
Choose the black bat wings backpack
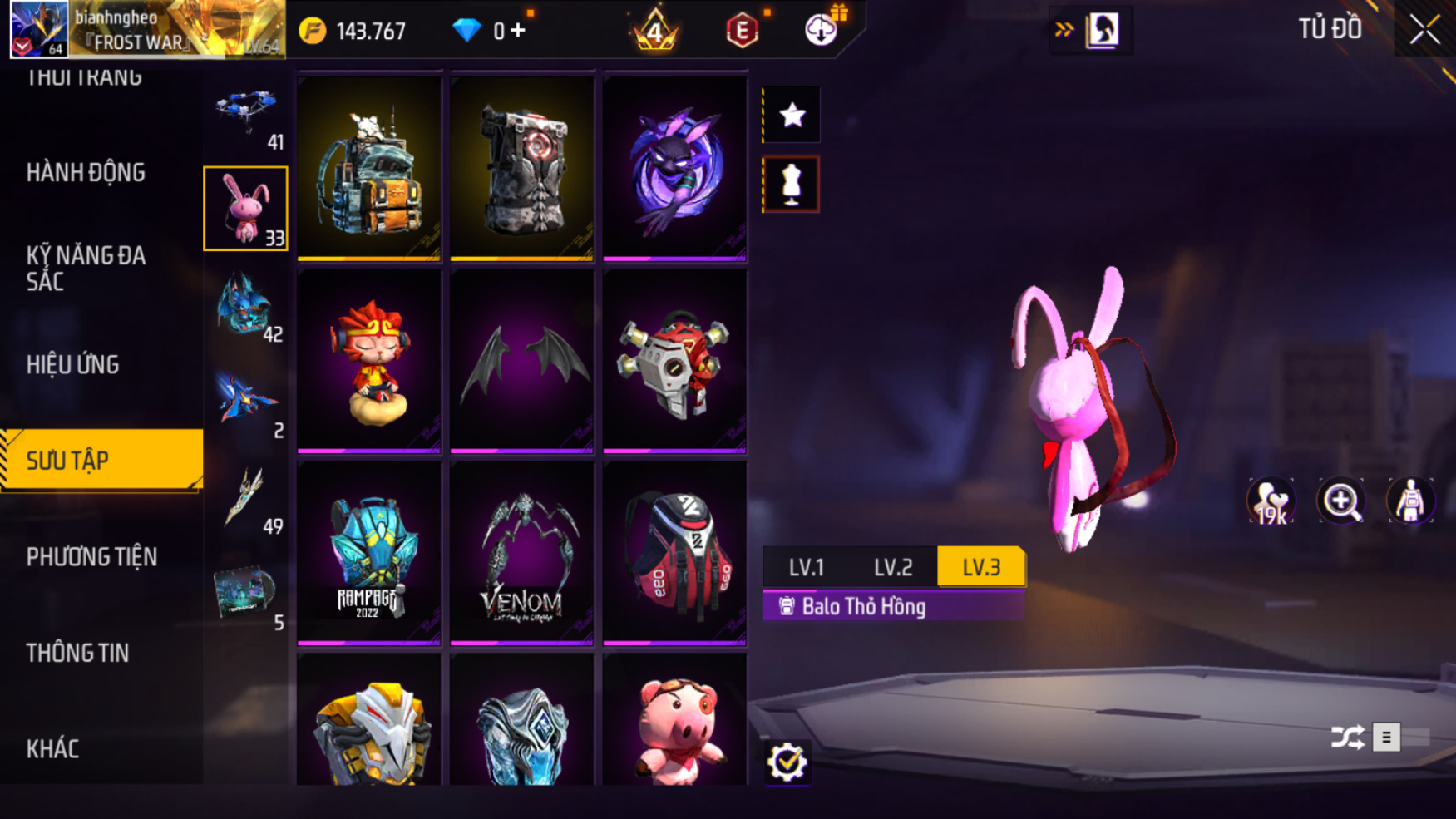521,361
